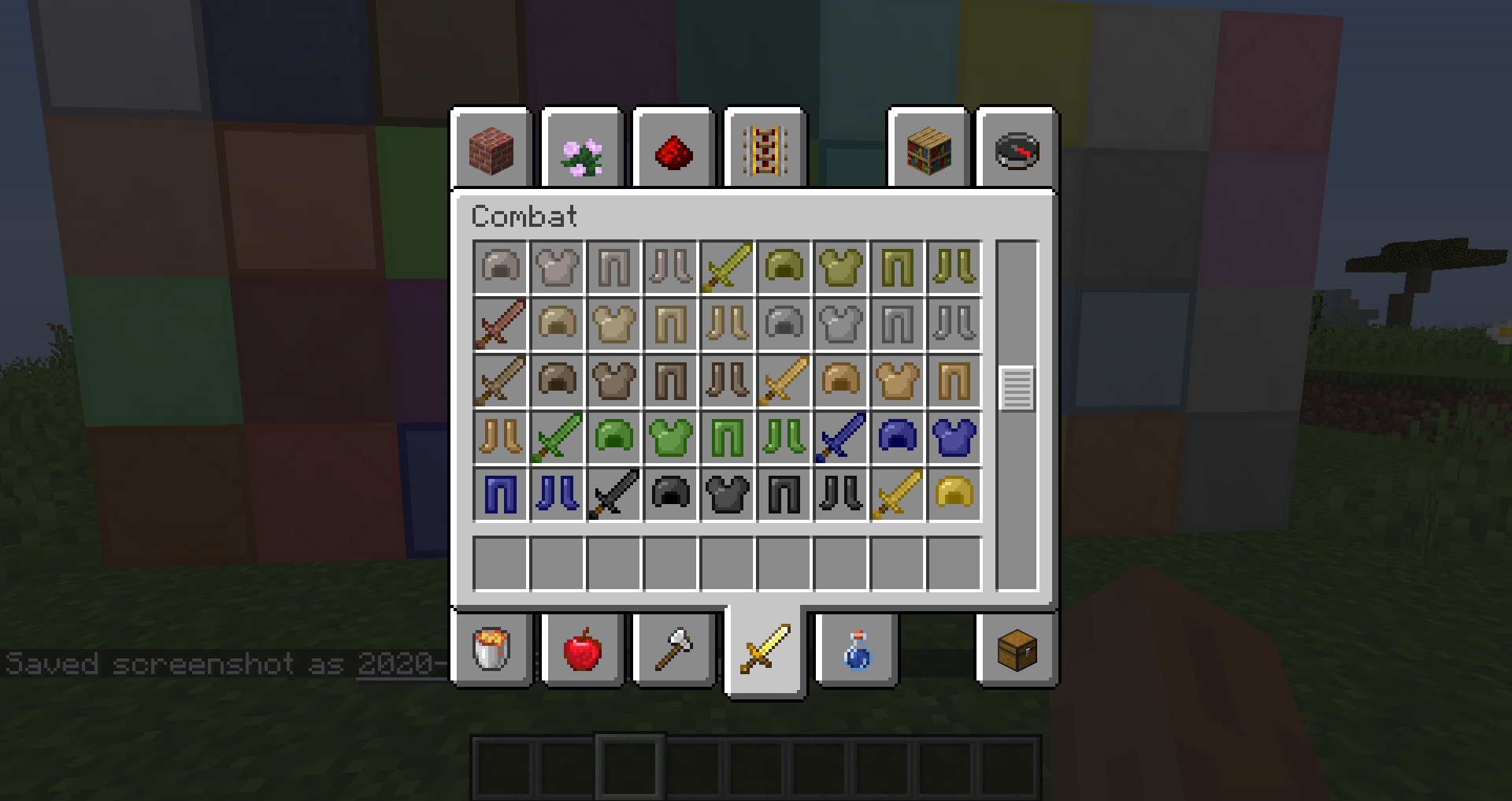Open the Redstone tab
The image size is (1512, 801).
(x=673, y=150)
